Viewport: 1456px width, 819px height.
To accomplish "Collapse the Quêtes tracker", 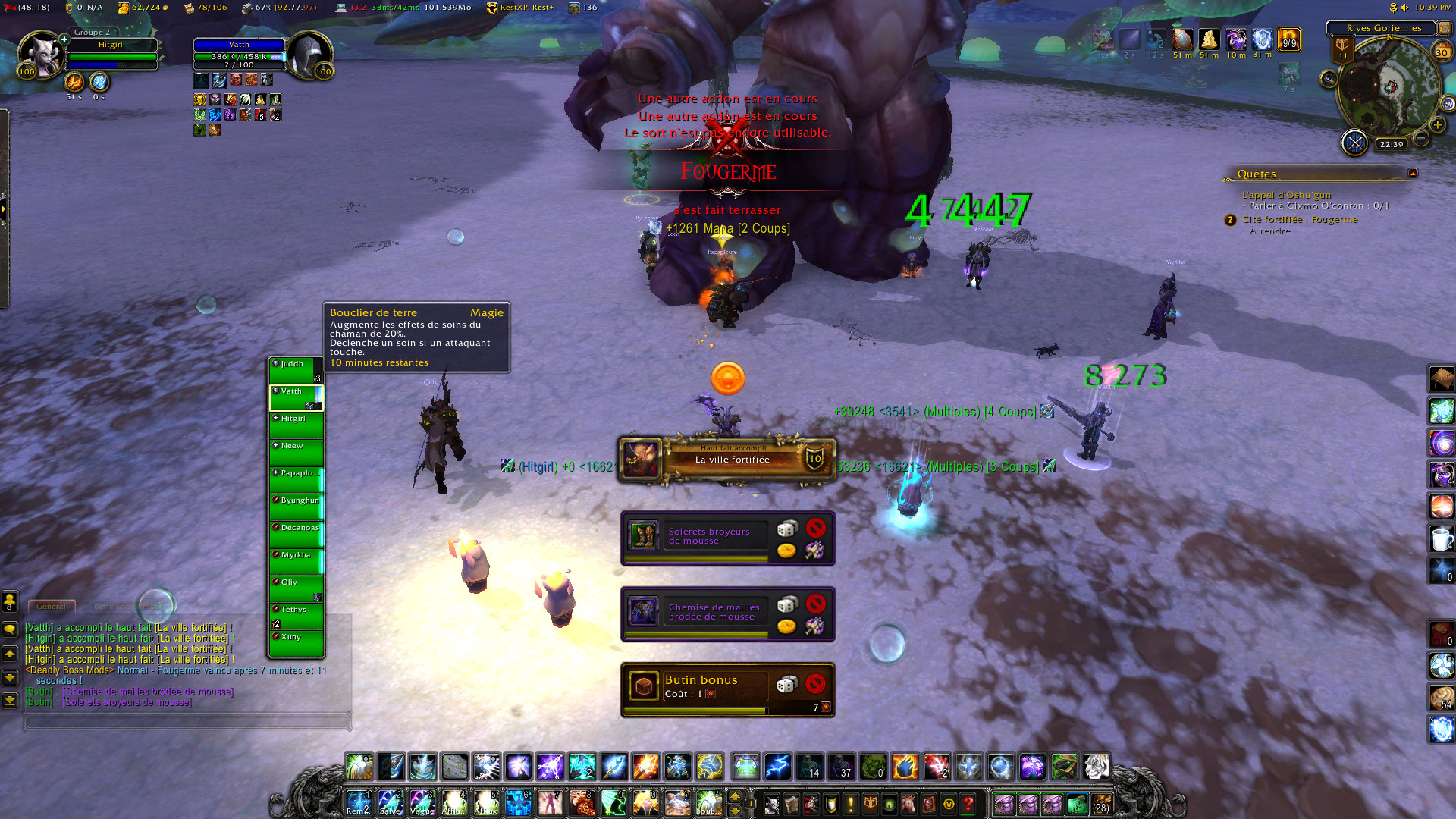I will (1413, 174).
